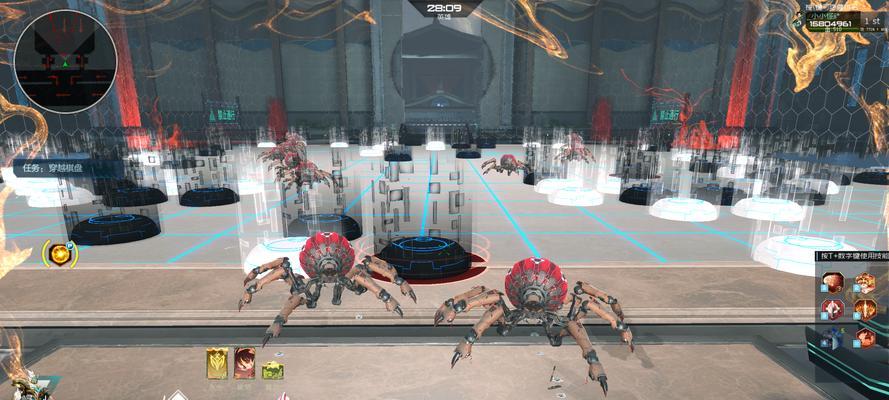The height and width of the screenshot is (400, 889).
Task: Activate the dark red orb skill
Action: tap(833, 283)
